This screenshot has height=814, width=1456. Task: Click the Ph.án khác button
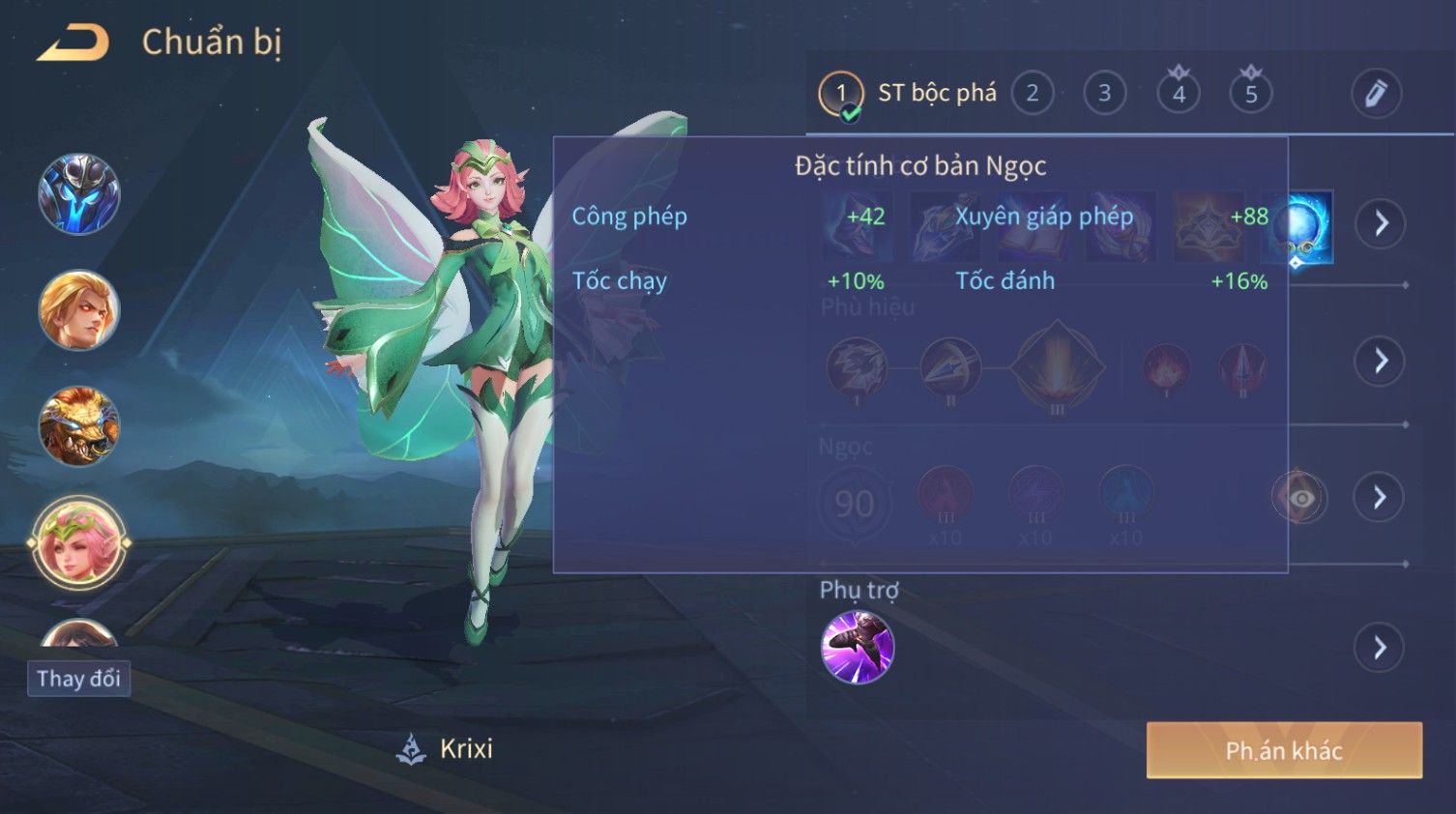click(x=1284, y=750)
